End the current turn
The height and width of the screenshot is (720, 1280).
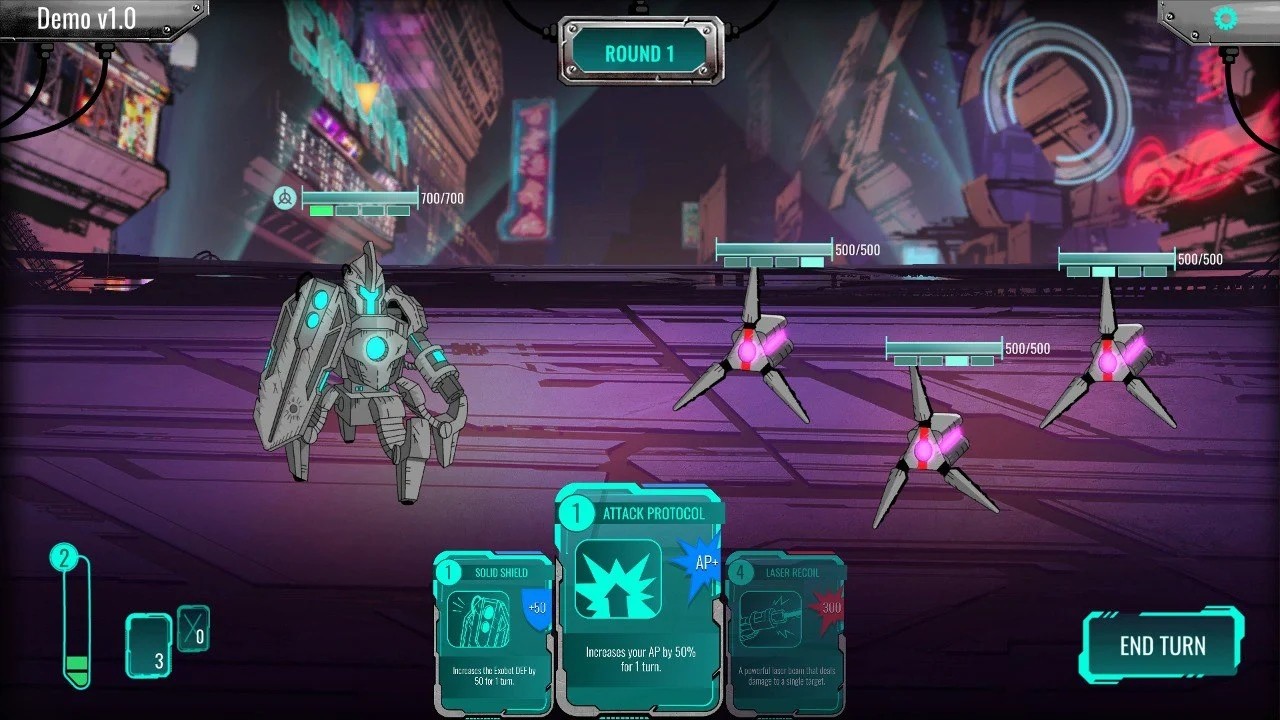[1162, 645]
